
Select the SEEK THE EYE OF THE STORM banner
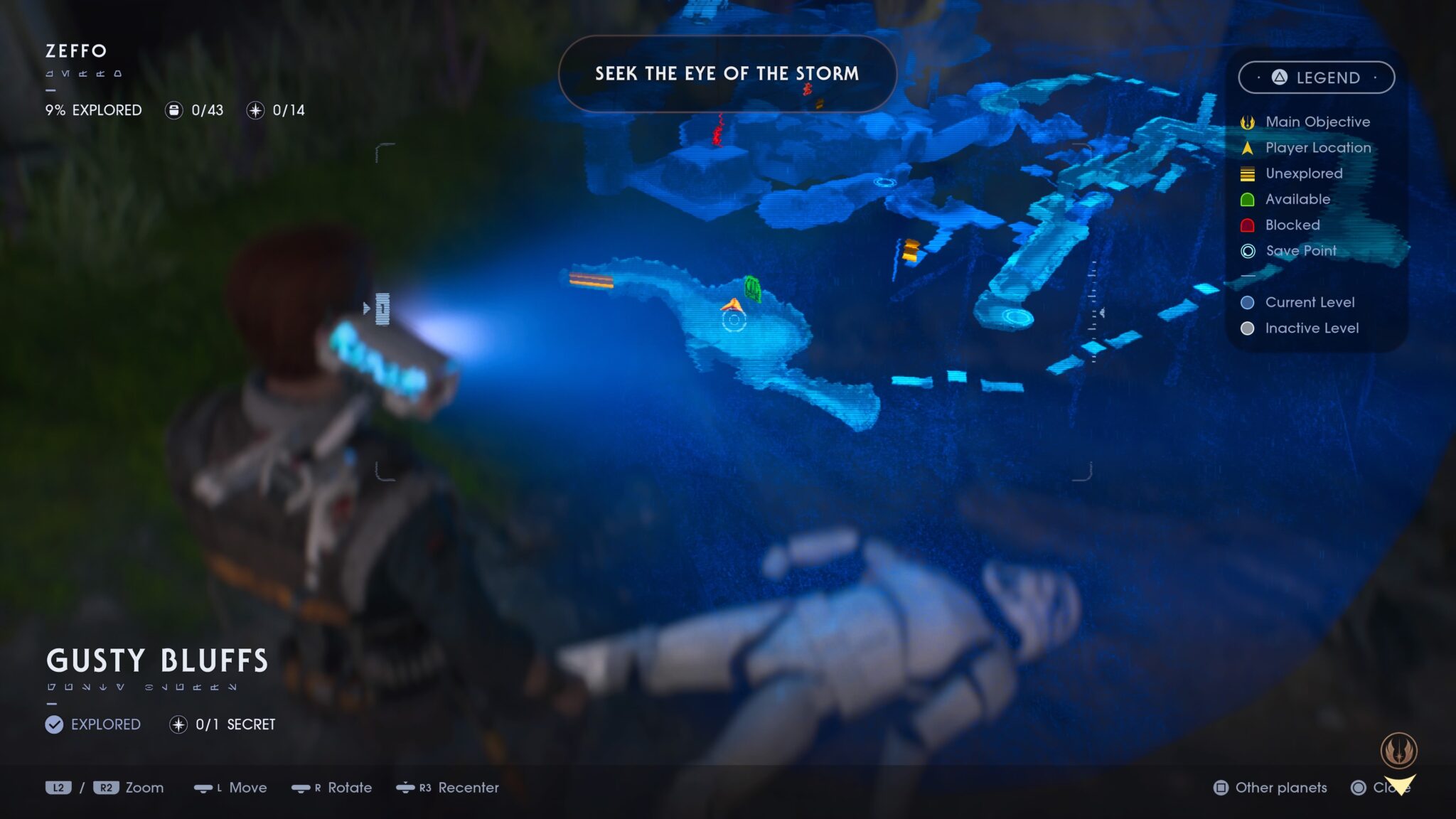[x=727, y=73]
